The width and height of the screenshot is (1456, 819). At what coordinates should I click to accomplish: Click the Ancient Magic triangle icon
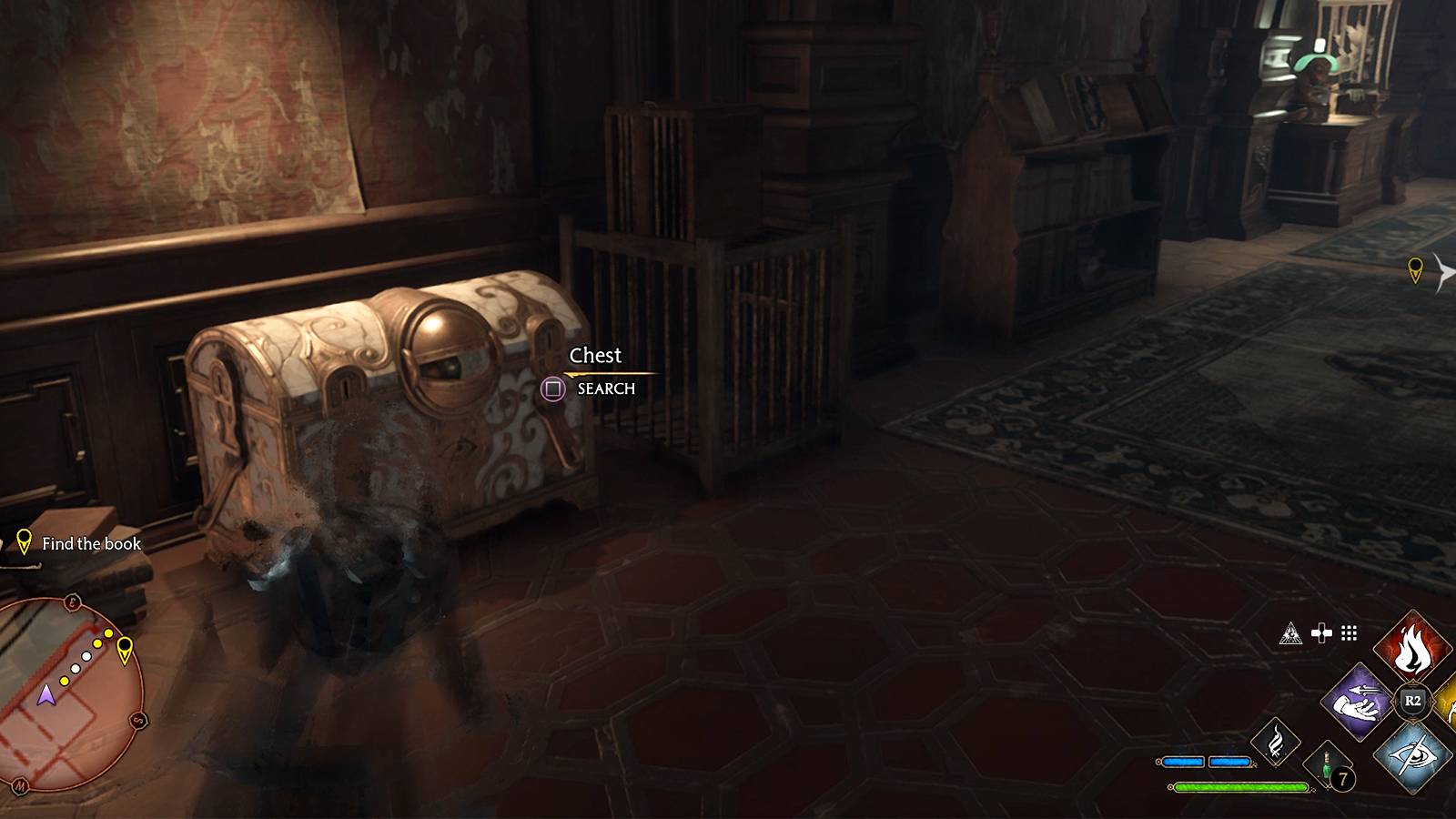(1290, 633)
